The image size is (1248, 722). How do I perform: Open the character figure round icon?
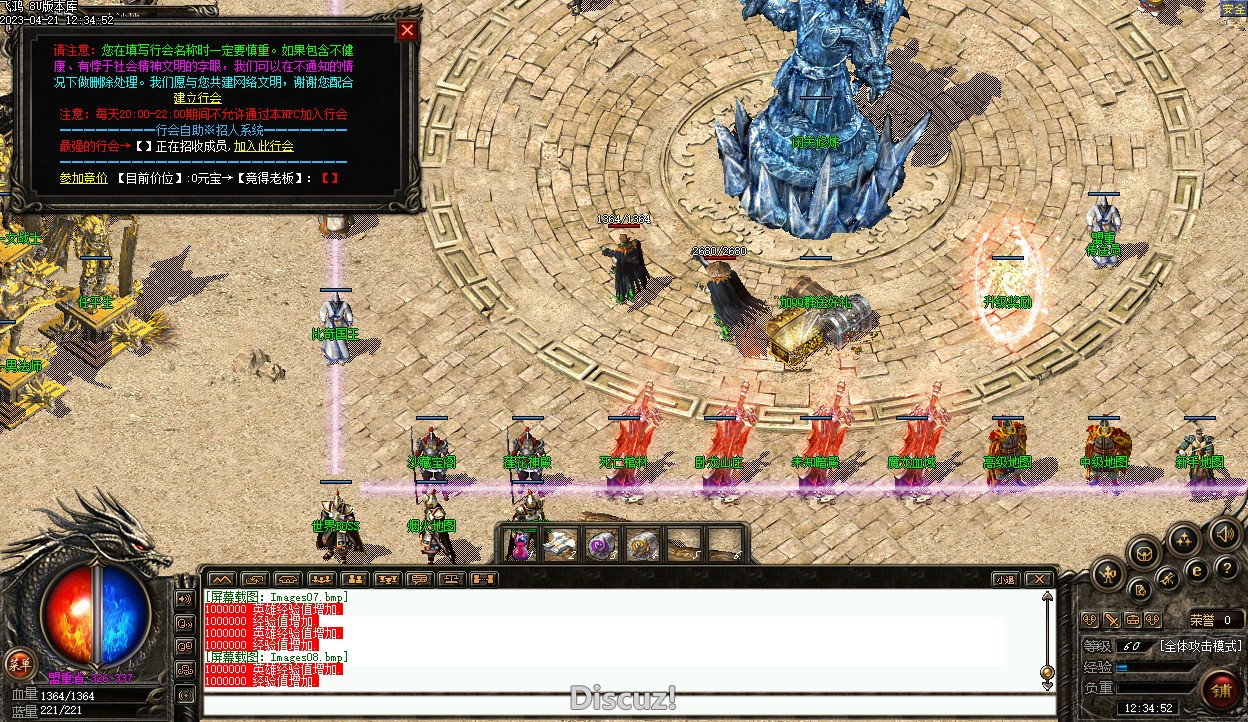point(1109,574)
